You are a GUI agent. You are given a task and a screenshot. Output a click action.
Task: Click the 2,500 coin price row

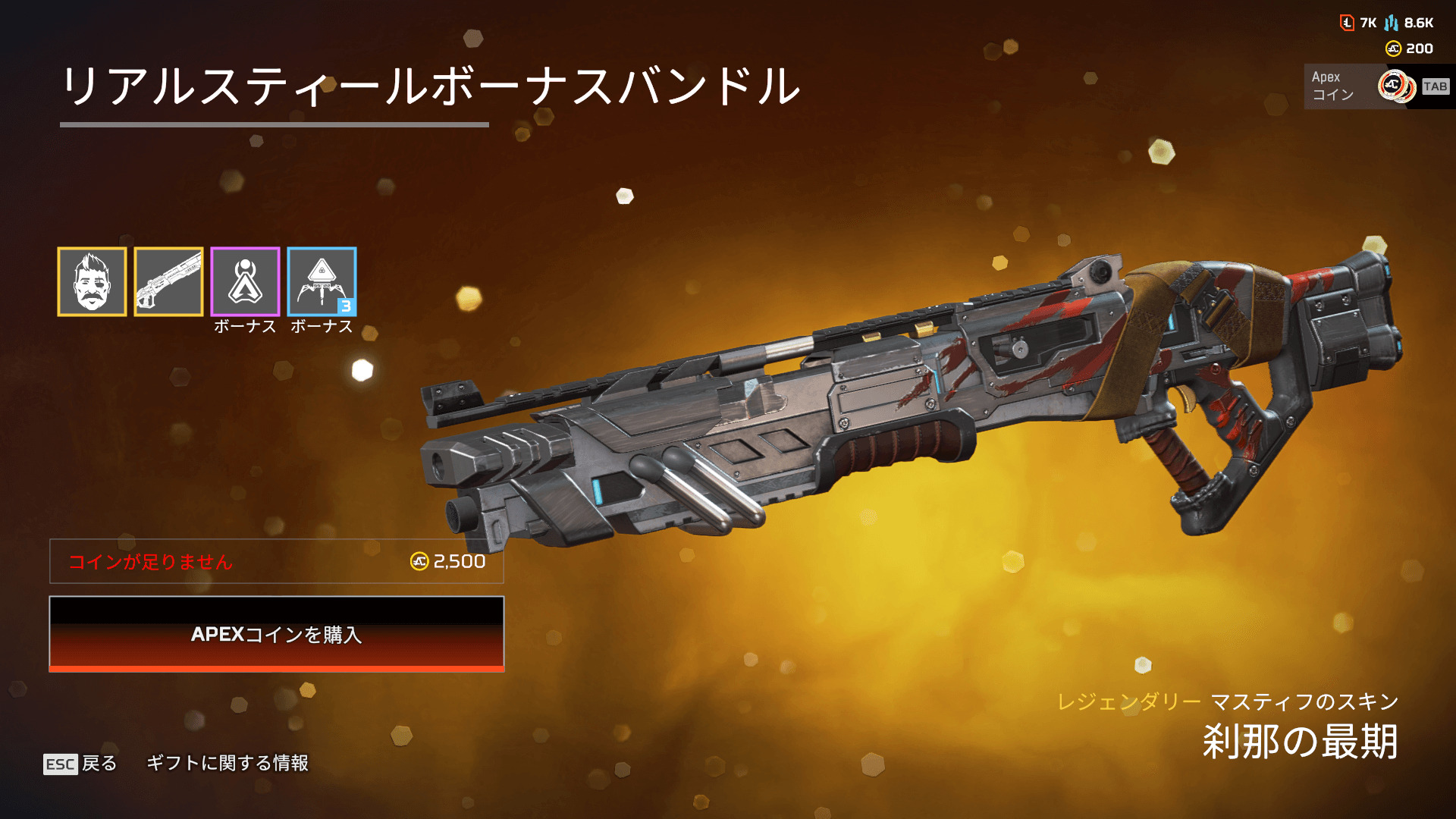point(277,561)
